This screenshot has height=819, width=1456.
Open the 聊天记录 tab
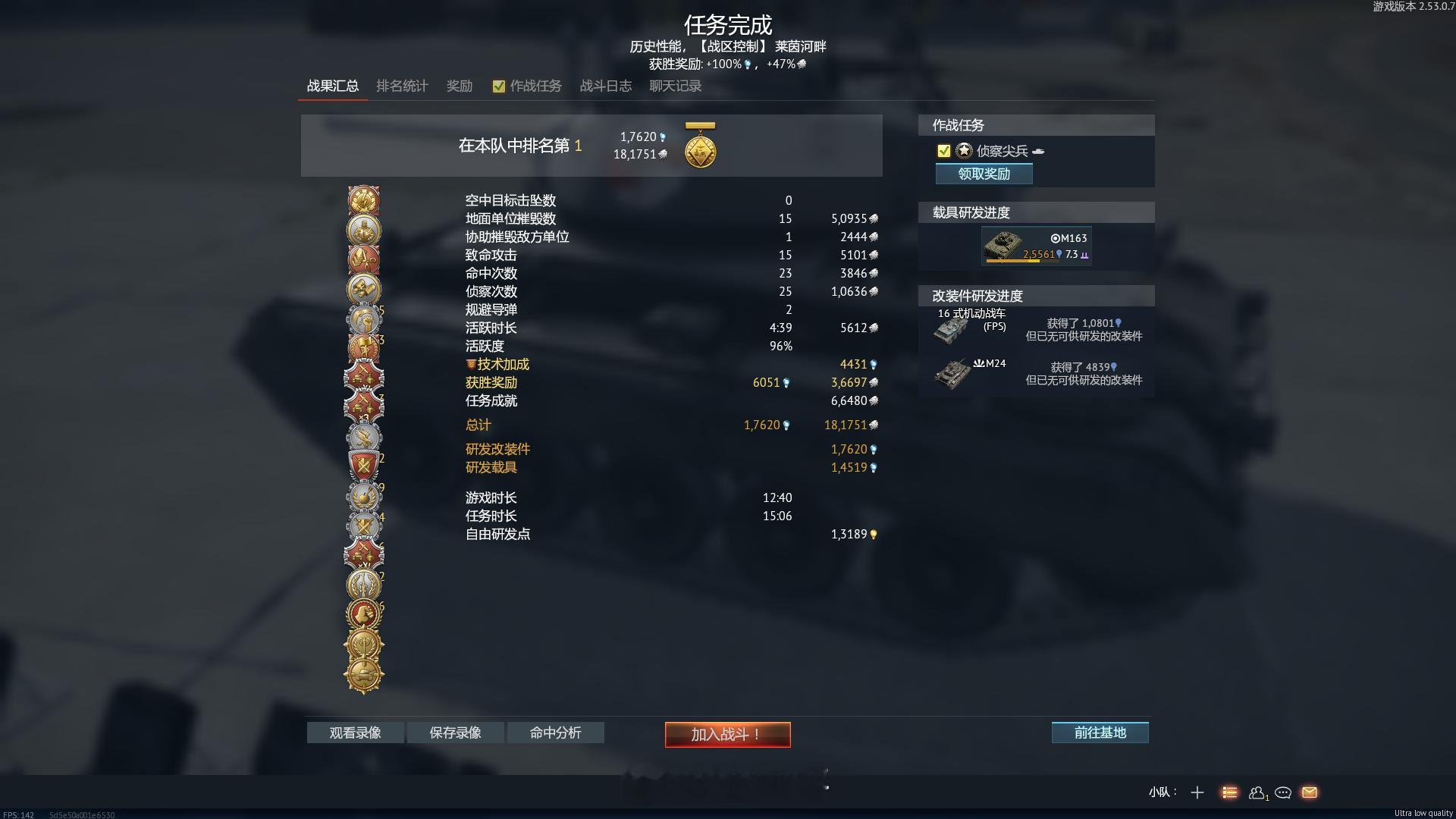point(674,86)
